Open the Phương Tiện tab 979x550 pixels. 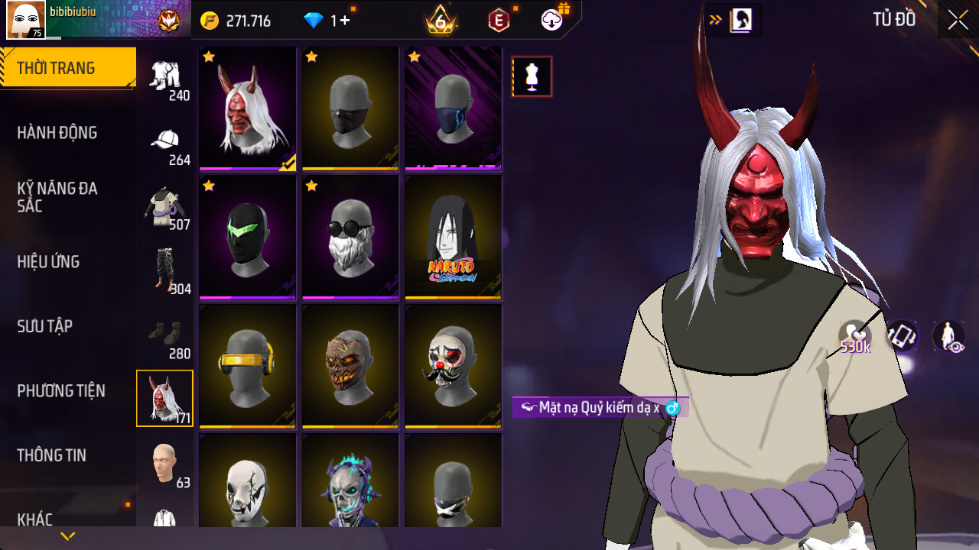[x=62, y=391]
